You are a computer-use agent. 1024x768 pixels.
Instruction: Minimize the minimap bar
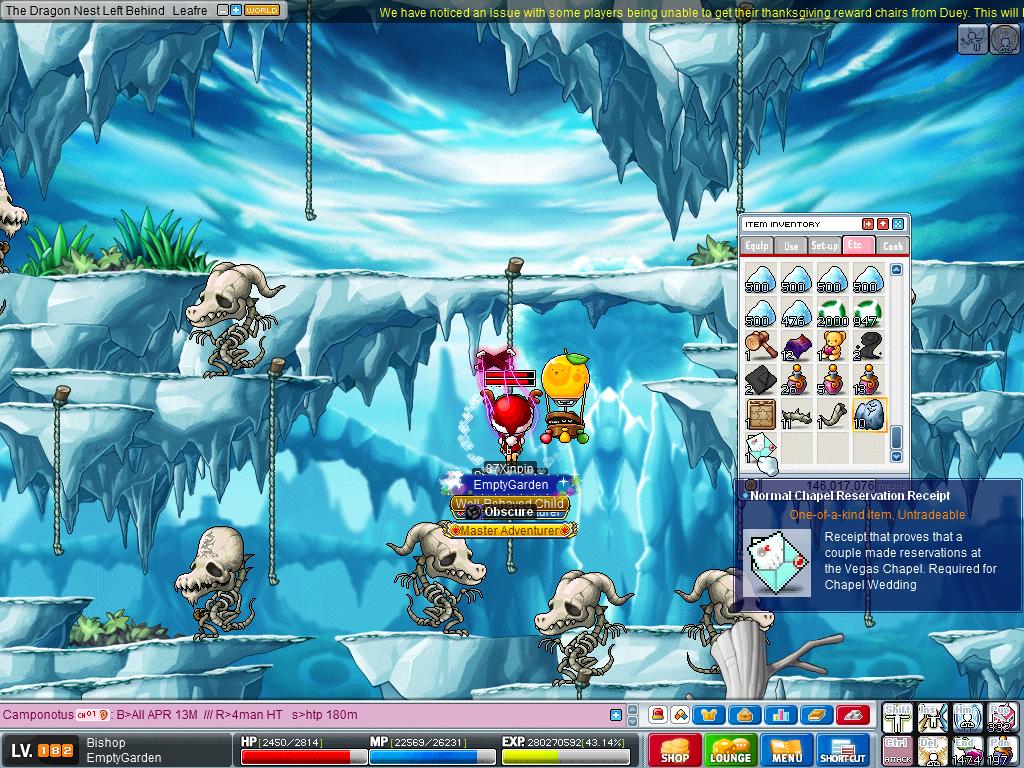[x=223, y=10]
